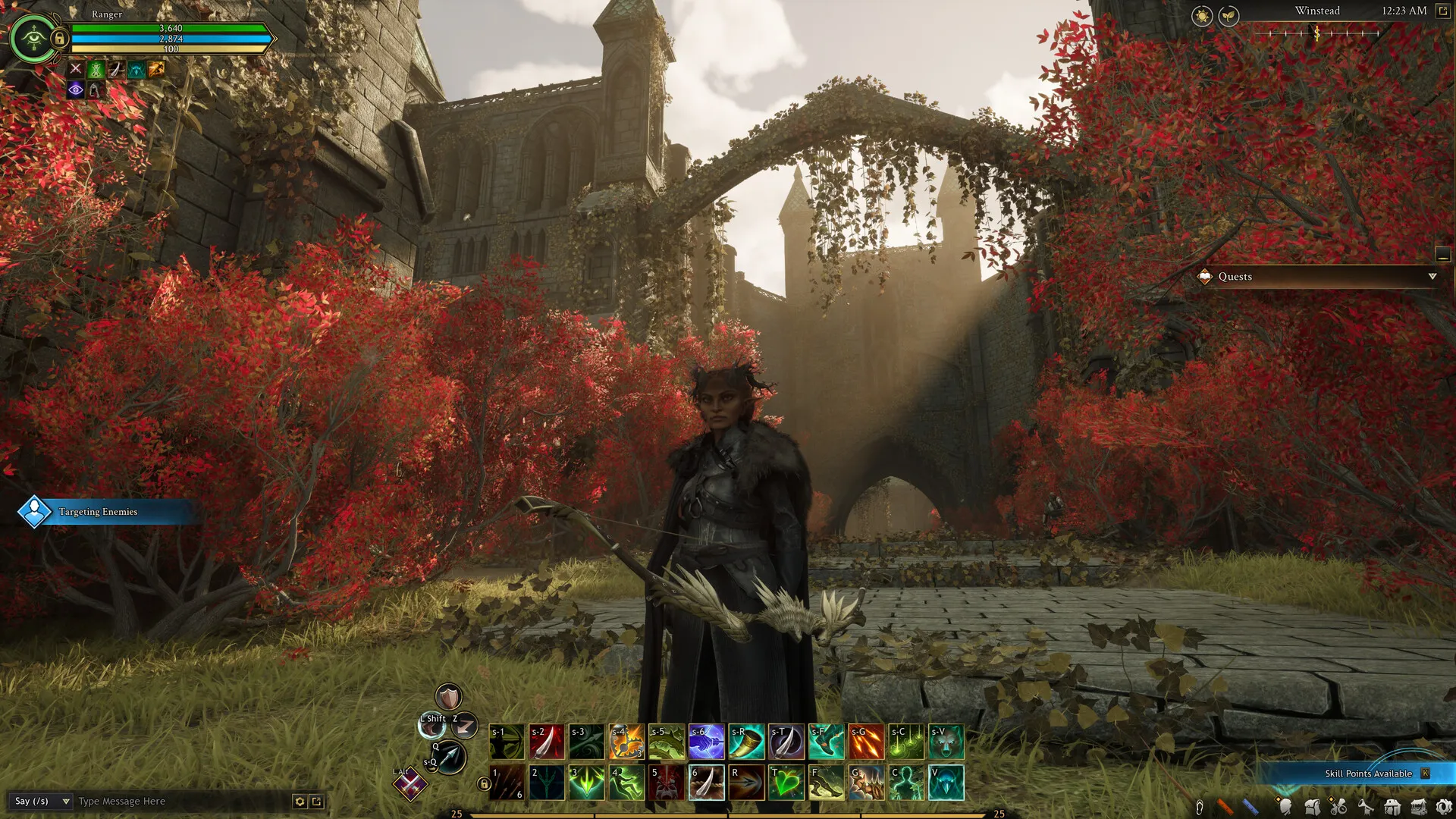The height and width of the screenshot is (819, 1456).
Task: Click the Quests header tab
Action: point(1235,277)
